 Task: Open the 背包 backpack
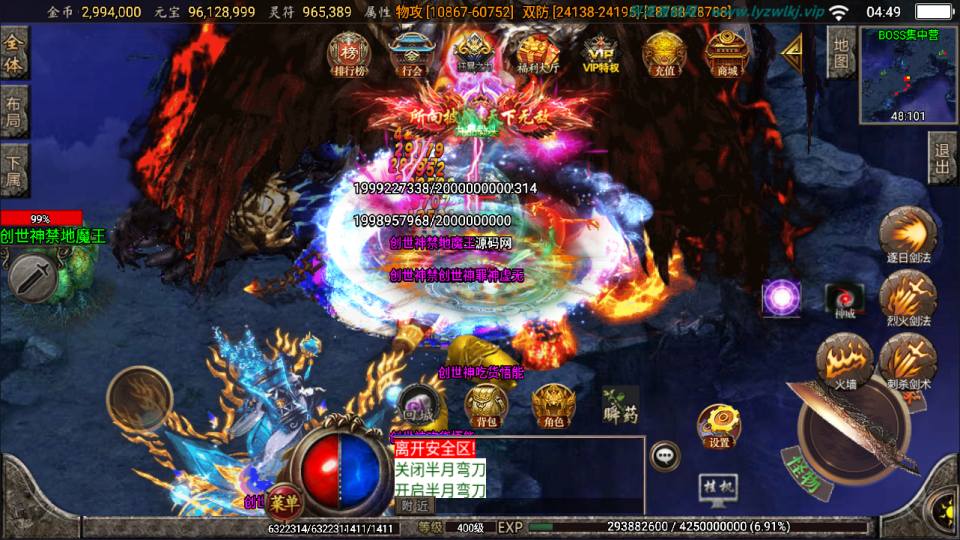tap(486, 406)
